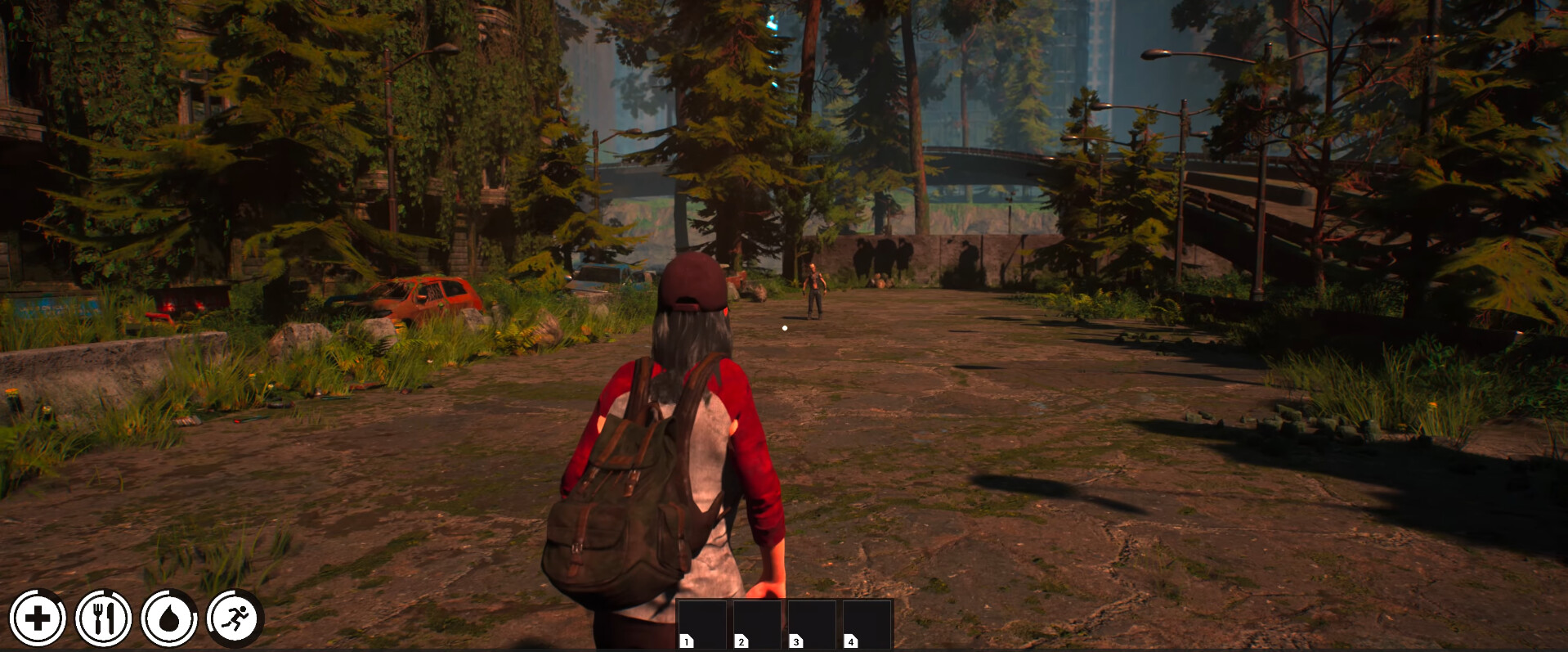Click the thirst water droplet icon
1568x652 pixels.
[x=169, y=619]
